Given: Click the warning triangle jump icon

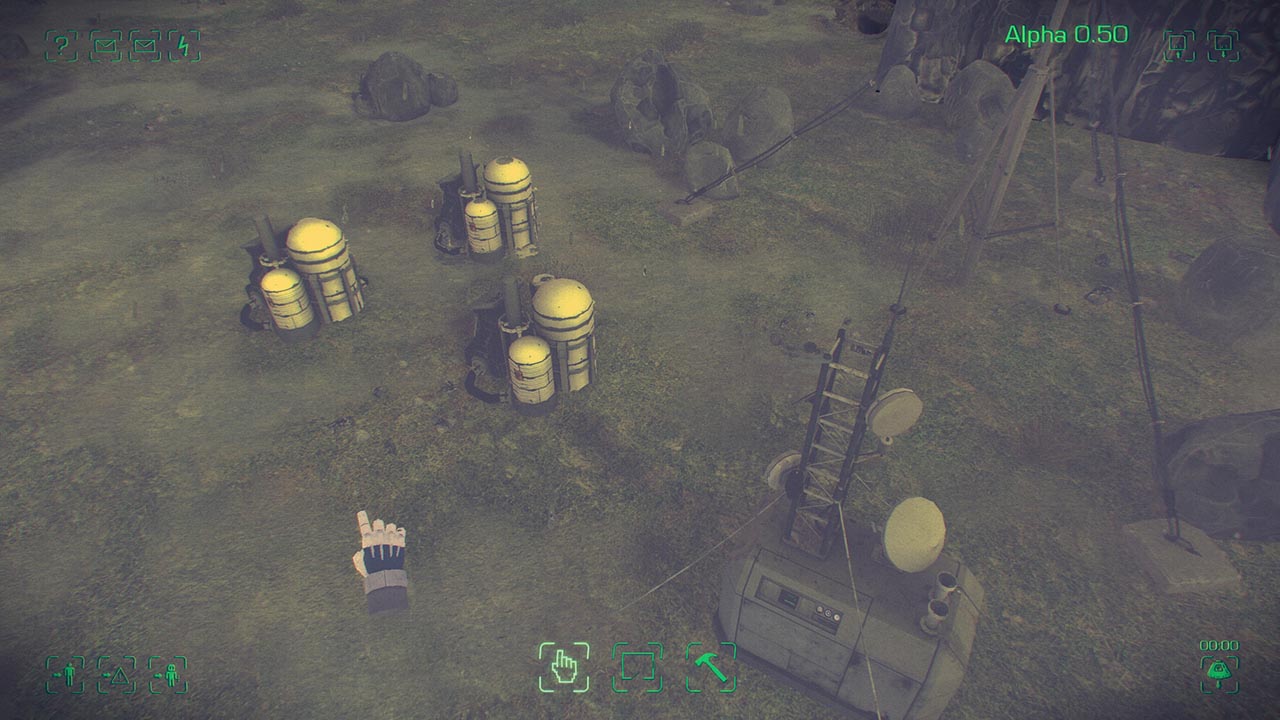Looking at the screenshot, I should (x=117, y=675).
